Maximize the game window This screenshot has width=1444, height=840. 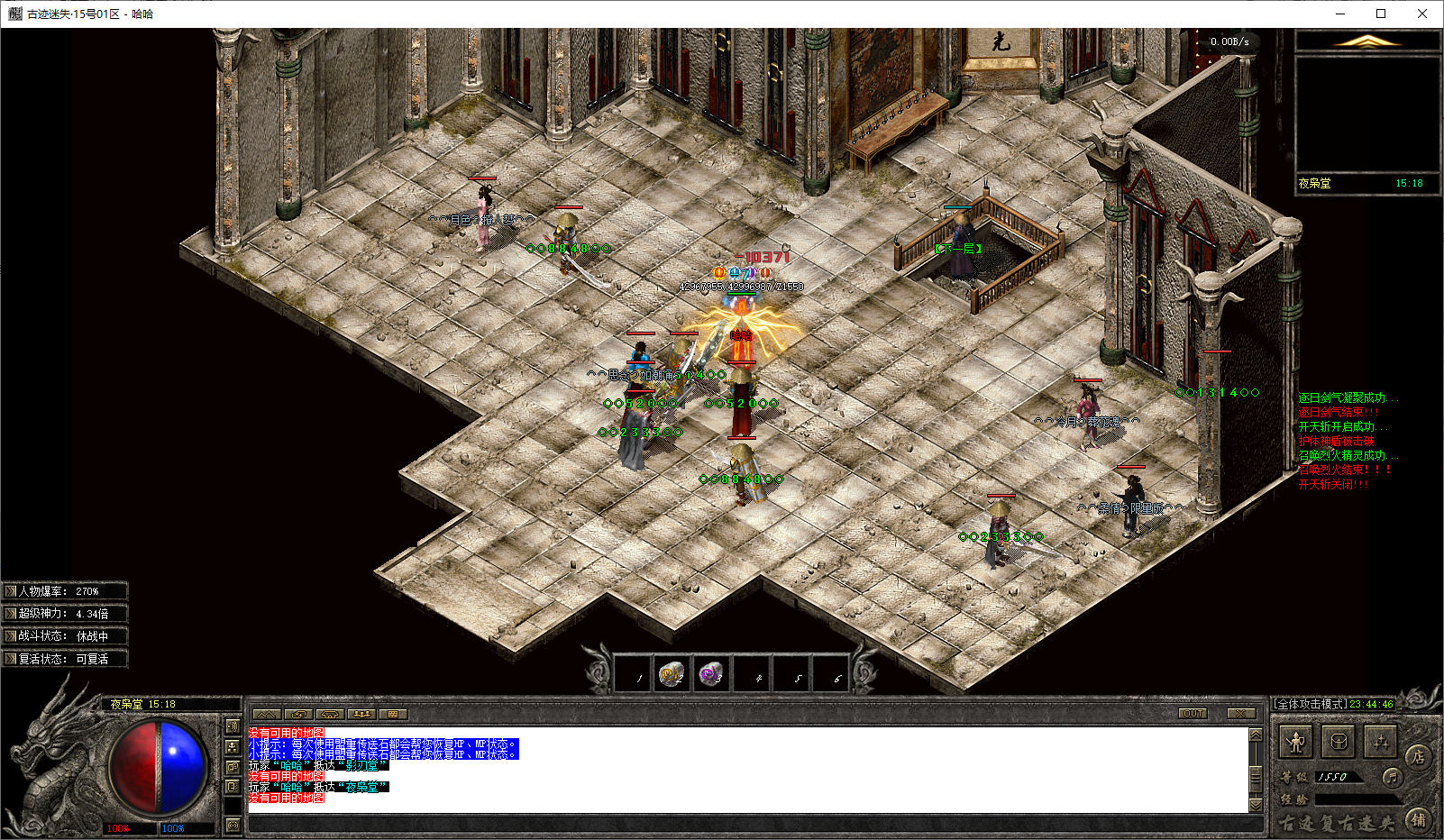click(x=1381, y=14)
